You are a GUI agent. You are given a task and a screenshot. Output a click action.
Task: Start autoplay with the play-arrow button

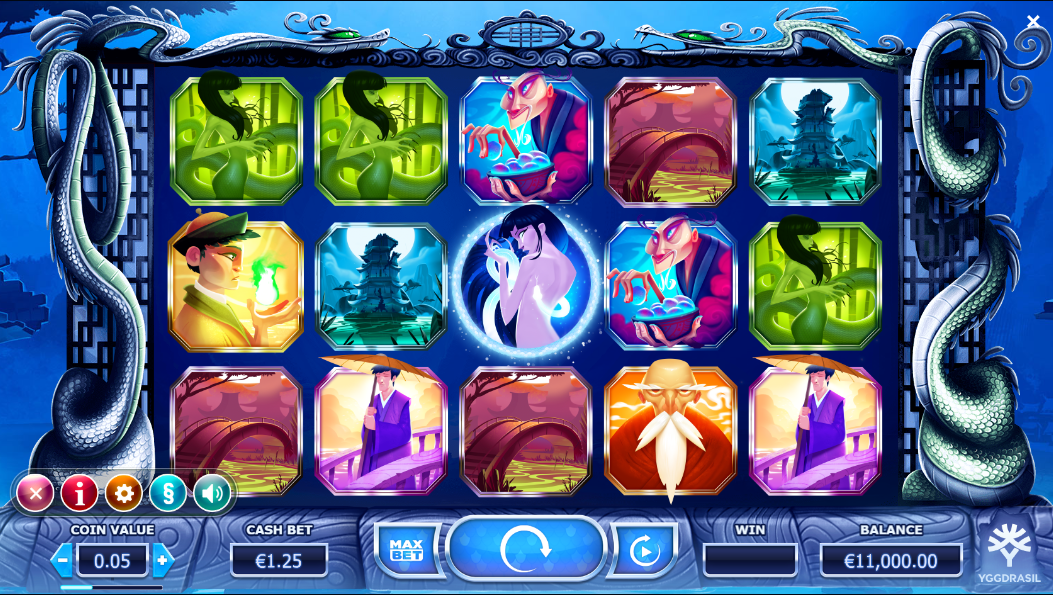(643, 550)
